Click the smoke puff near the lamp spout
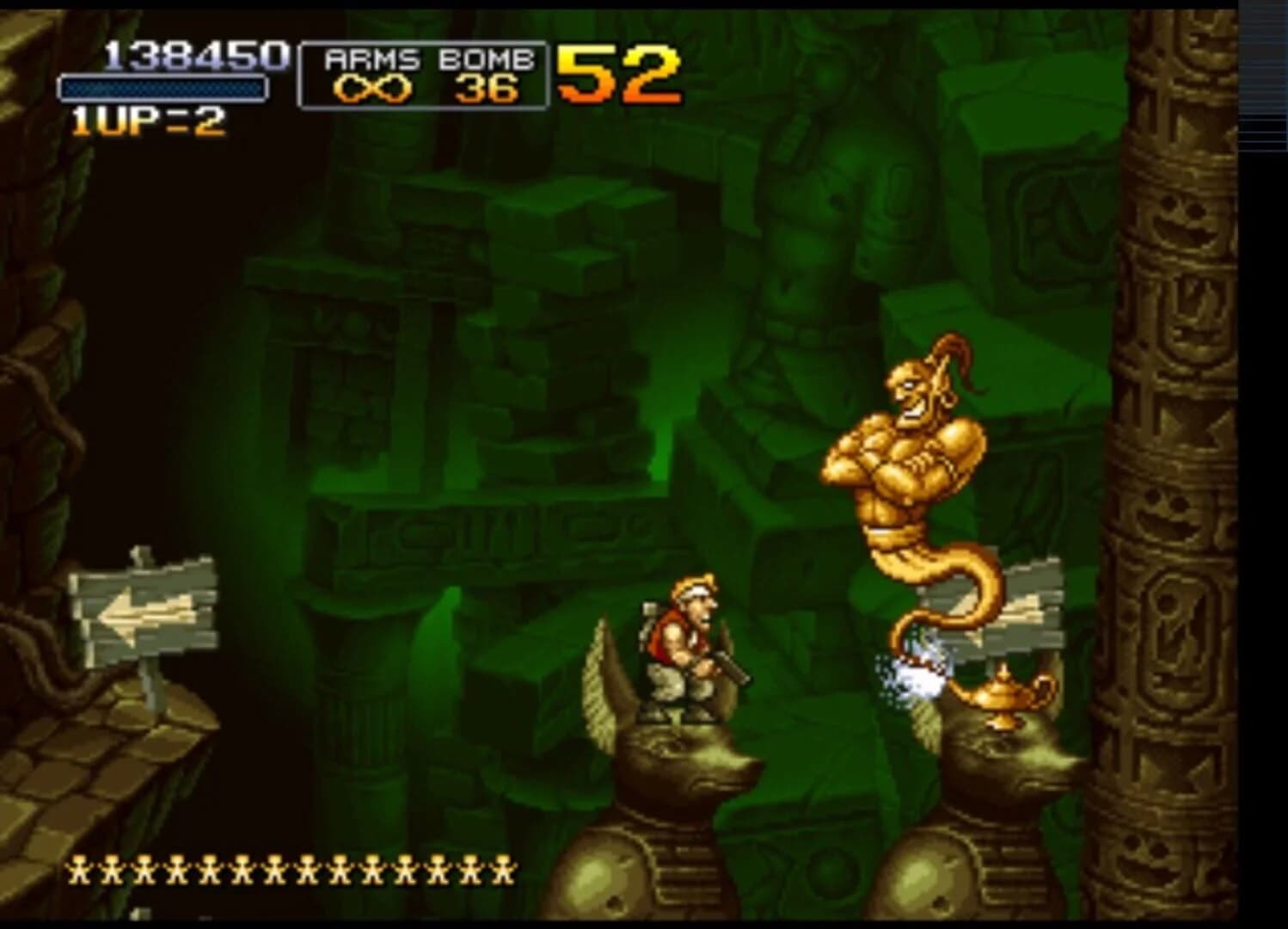 (x=920, y=671)
